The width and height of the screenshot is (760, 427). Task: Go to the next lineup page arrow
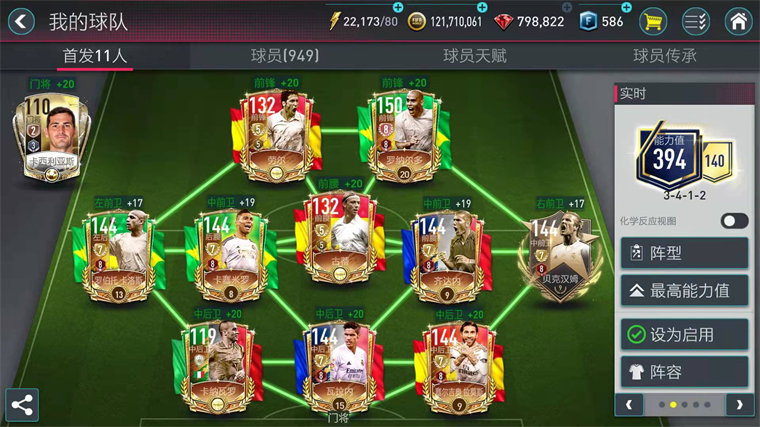coord(739,405)
